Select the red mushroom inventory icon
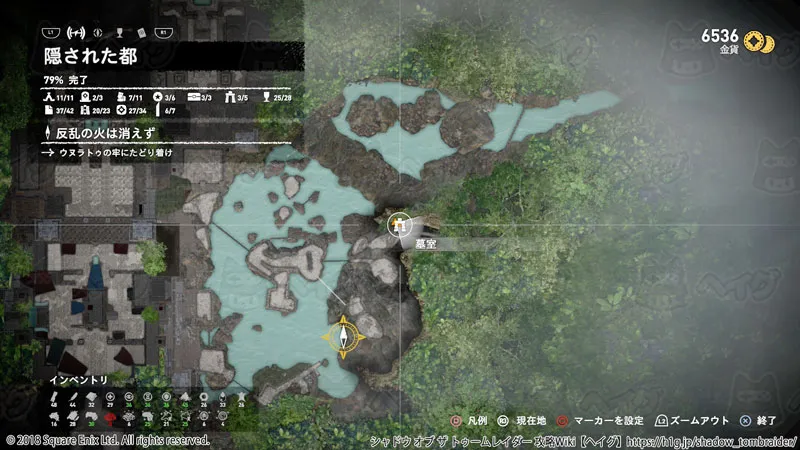 point(110,415)
